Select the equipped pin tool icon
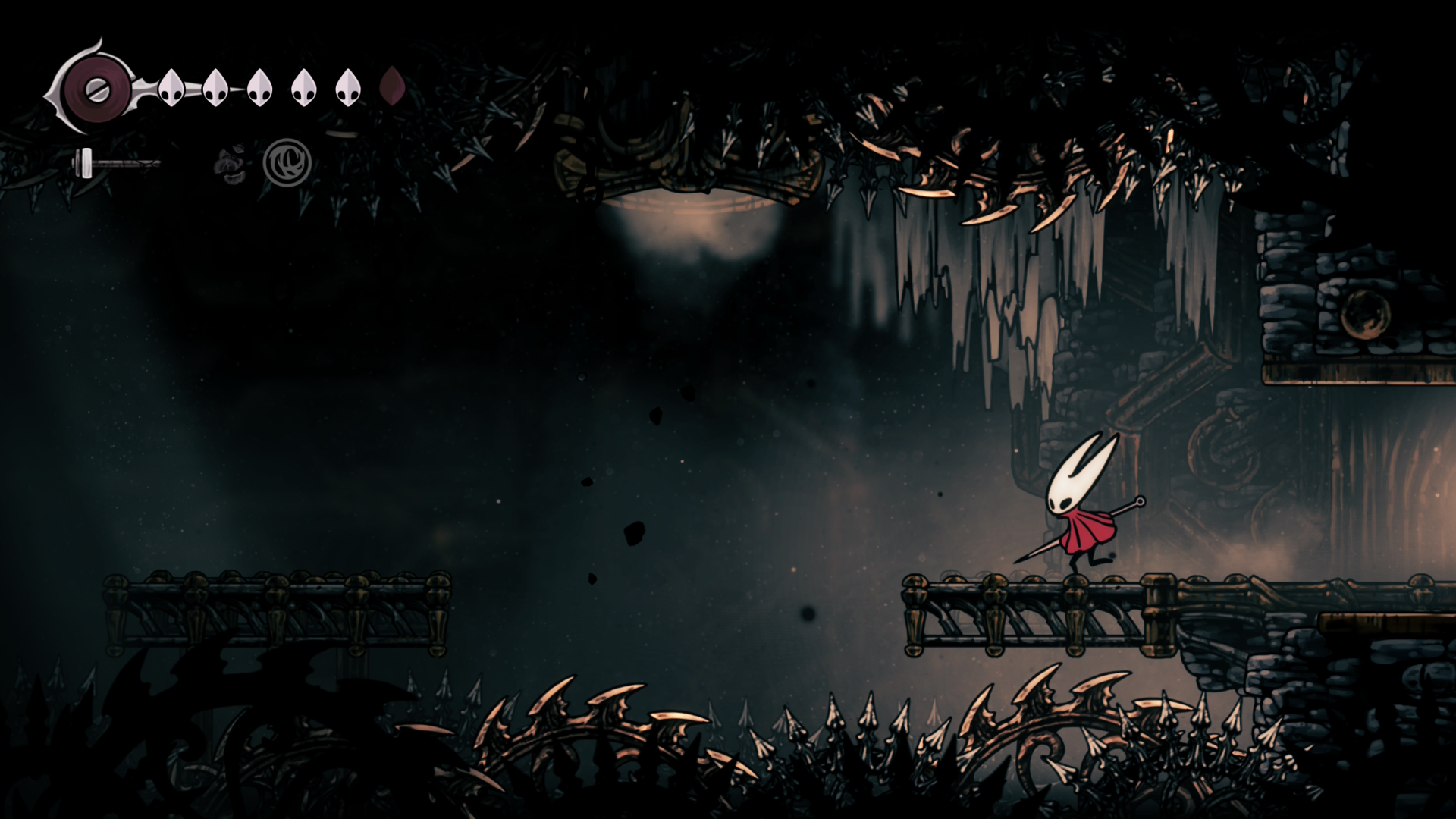Viewport: 1456px width, 819px height. click(115, 163)
